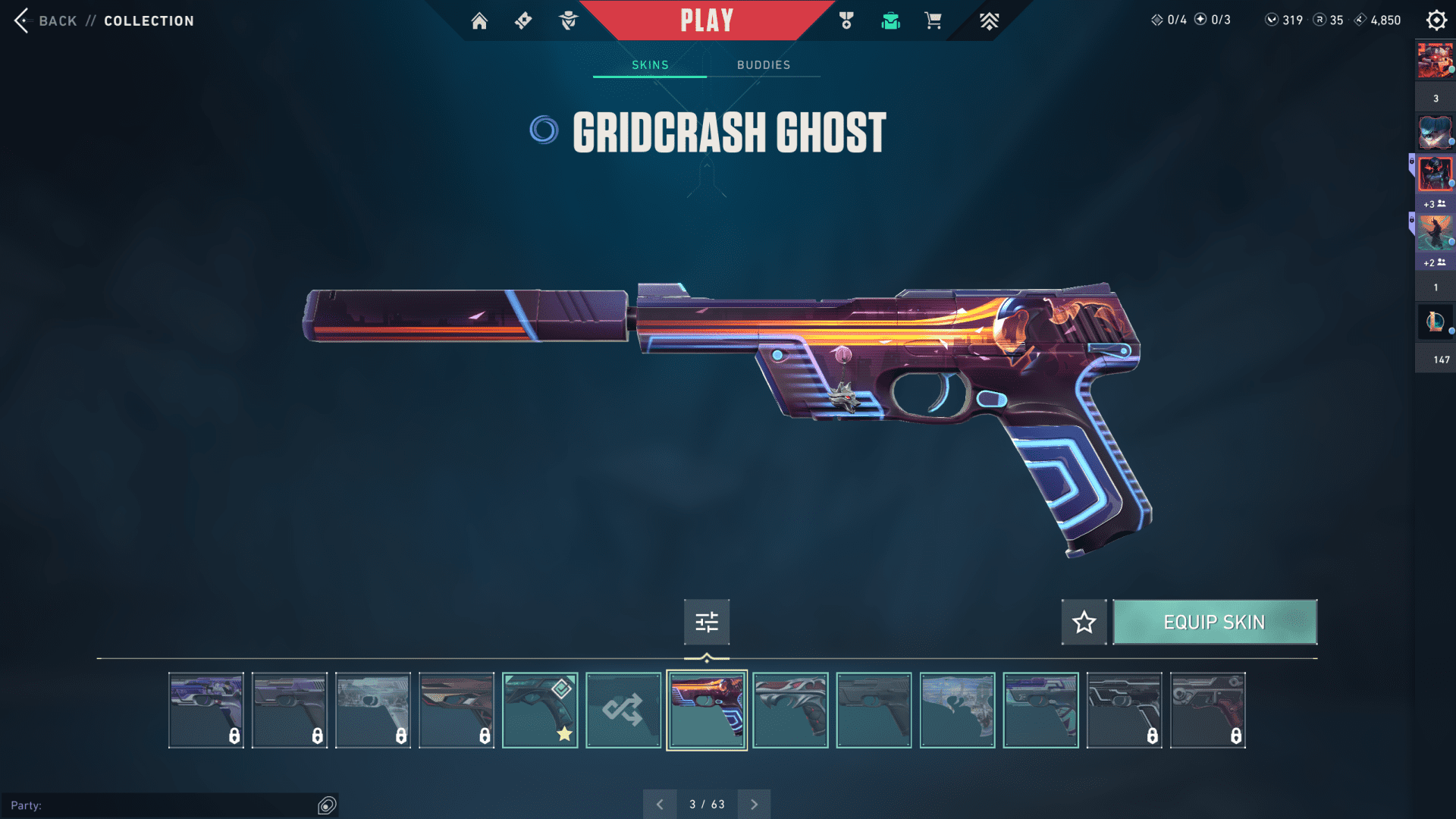Select the Gridcrash Ghost thumbnail
The height and width of the screenshot is (819, 1456).
[707, 711]
